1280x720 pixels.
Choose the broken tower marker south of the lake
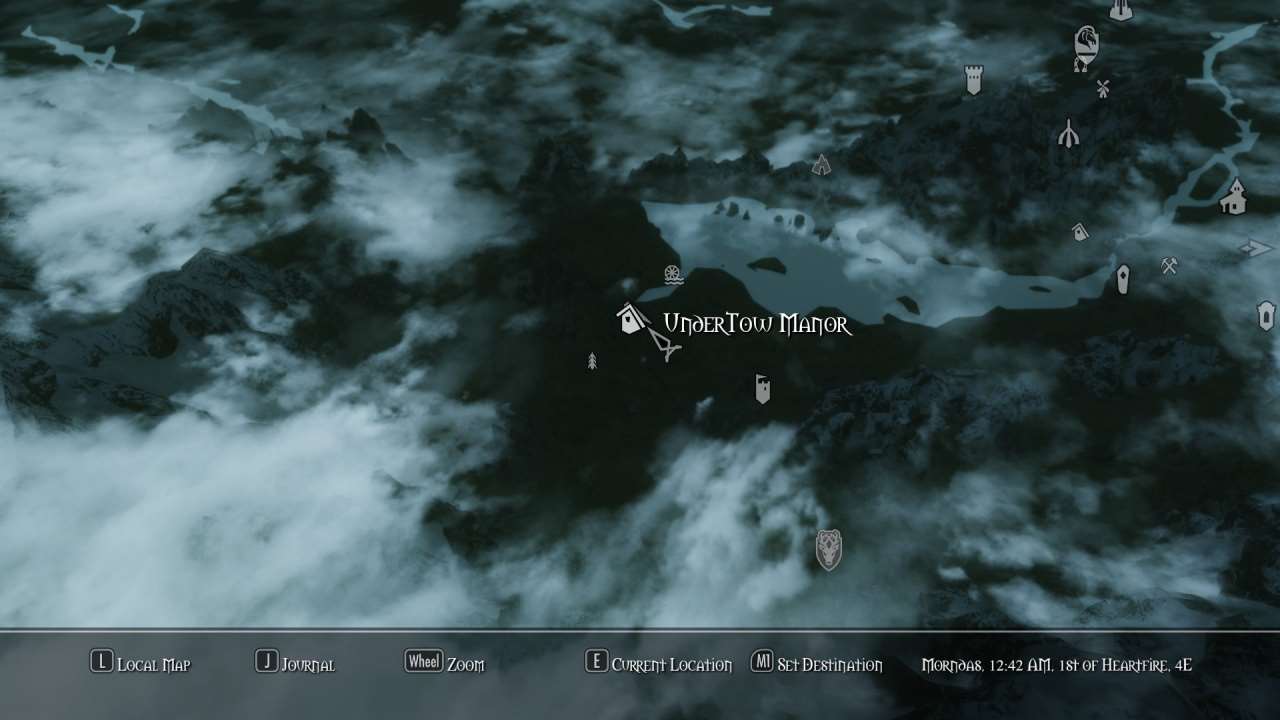coord(763,389)
